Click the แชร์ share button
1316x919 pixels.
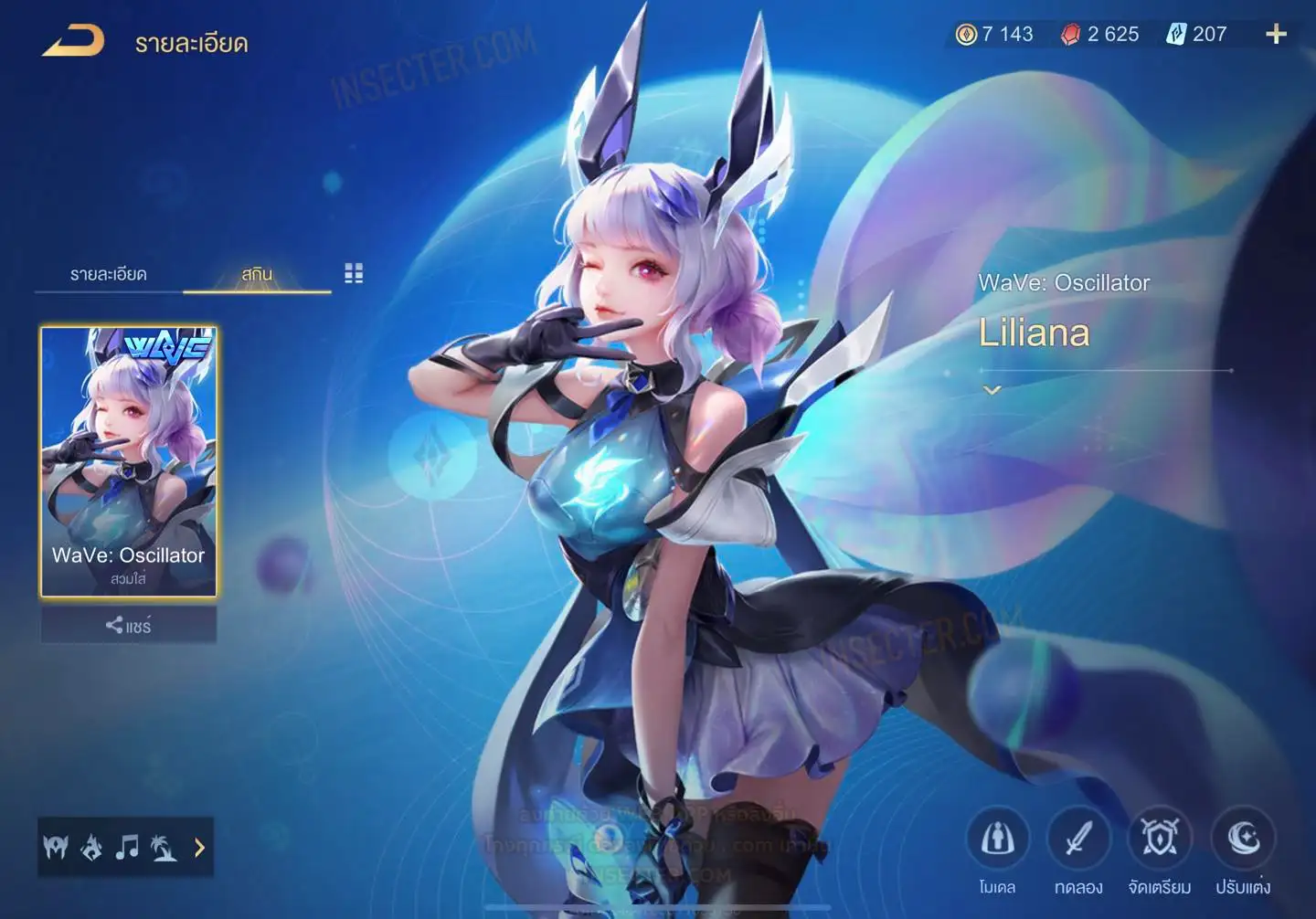[x=129, y=626]
